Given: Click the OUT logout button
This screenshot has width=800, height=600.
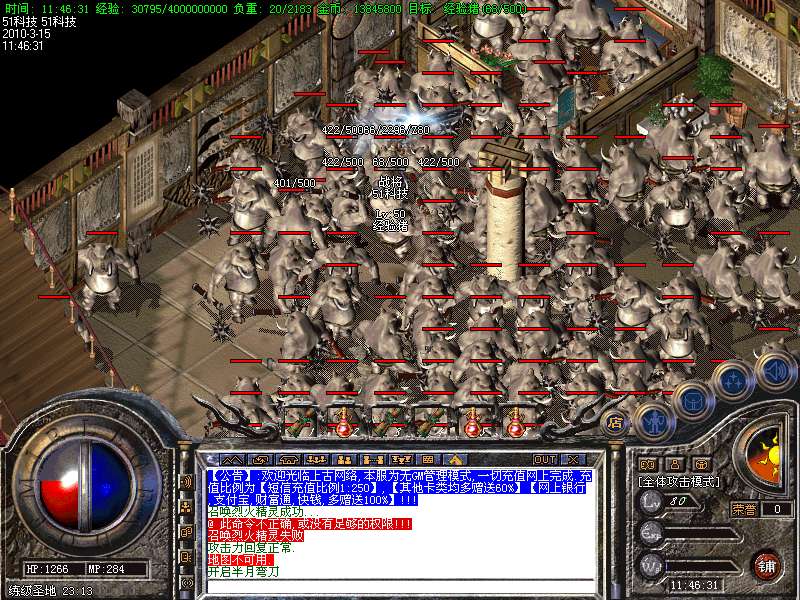Looking at the screenshot, I should click(545, 459).
